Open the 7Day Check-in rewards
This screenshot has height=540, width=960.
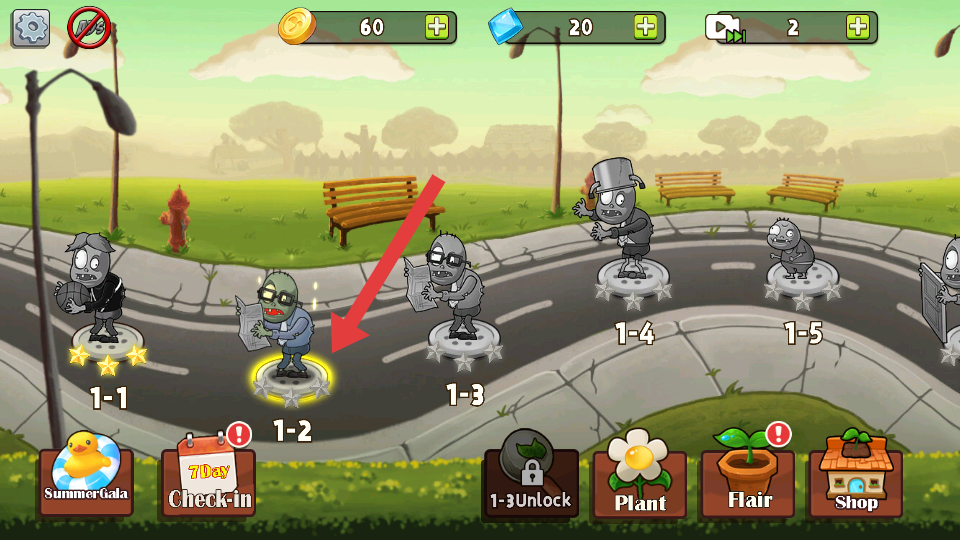tap(209, 478)
